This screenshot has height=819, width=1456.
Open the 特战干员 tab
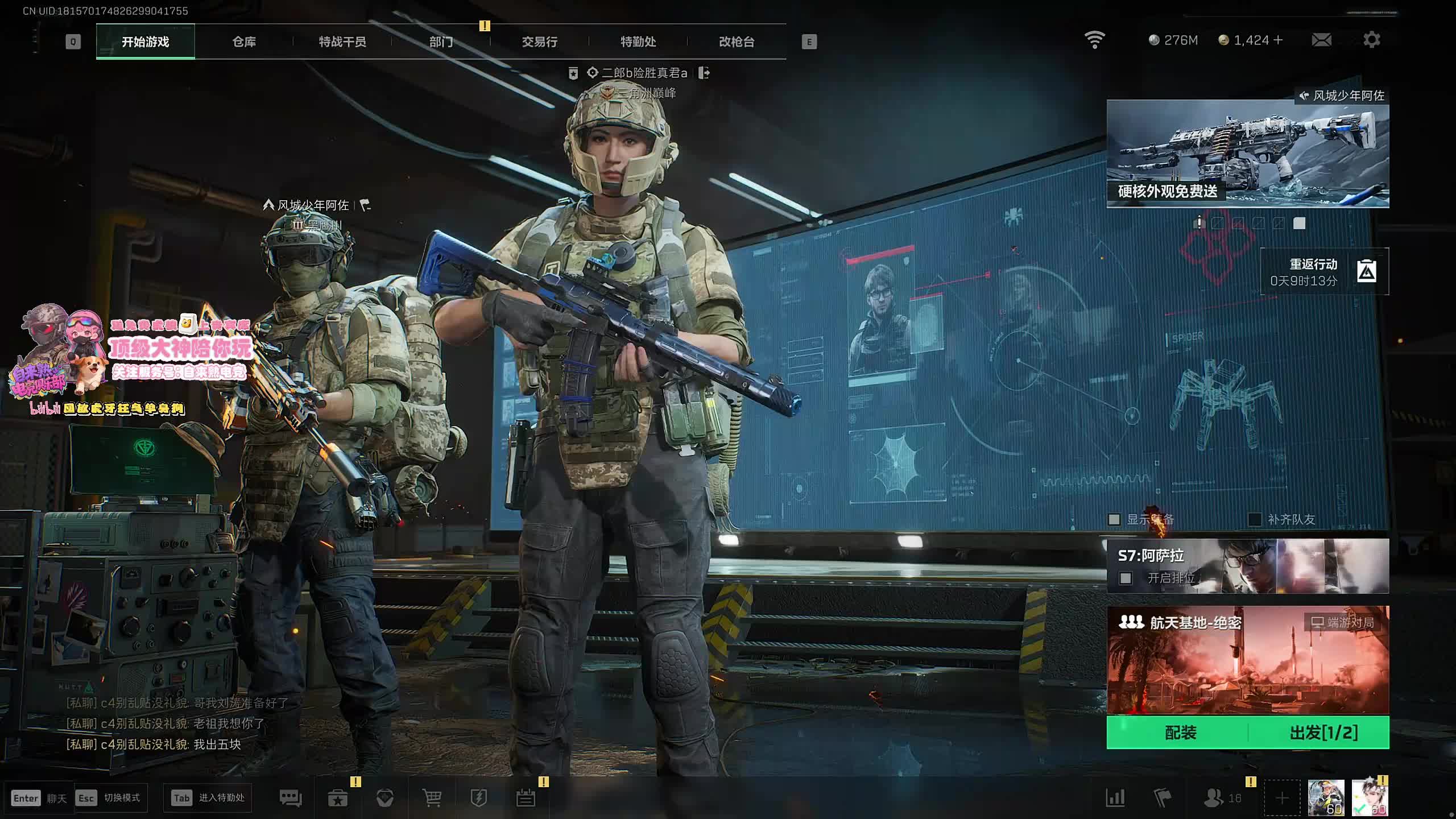coord(342,42)
